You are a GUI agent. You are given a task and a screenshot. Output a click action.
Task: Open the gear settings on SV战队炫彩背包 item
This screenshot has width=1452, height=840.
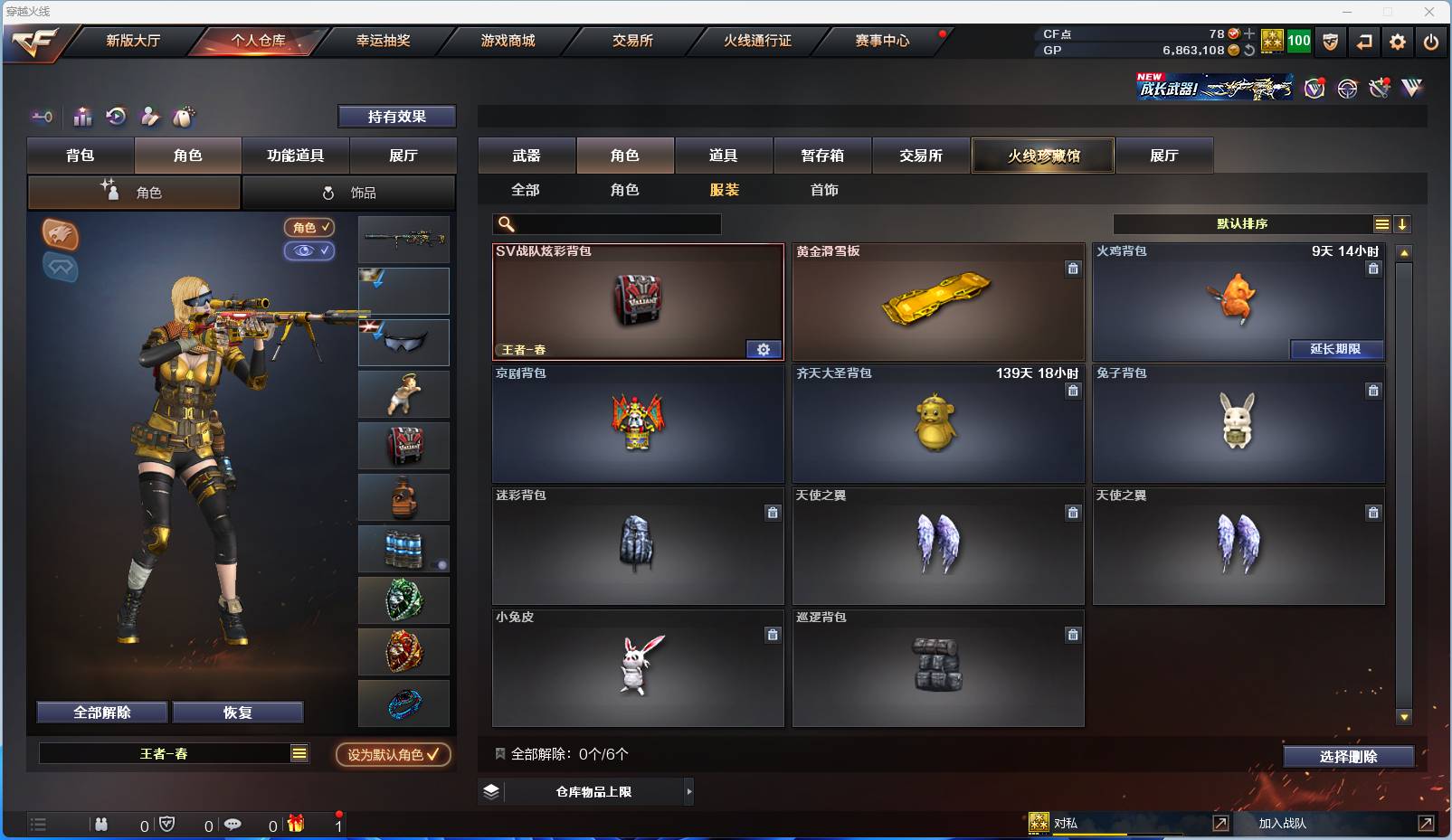(x=764, y=349)
